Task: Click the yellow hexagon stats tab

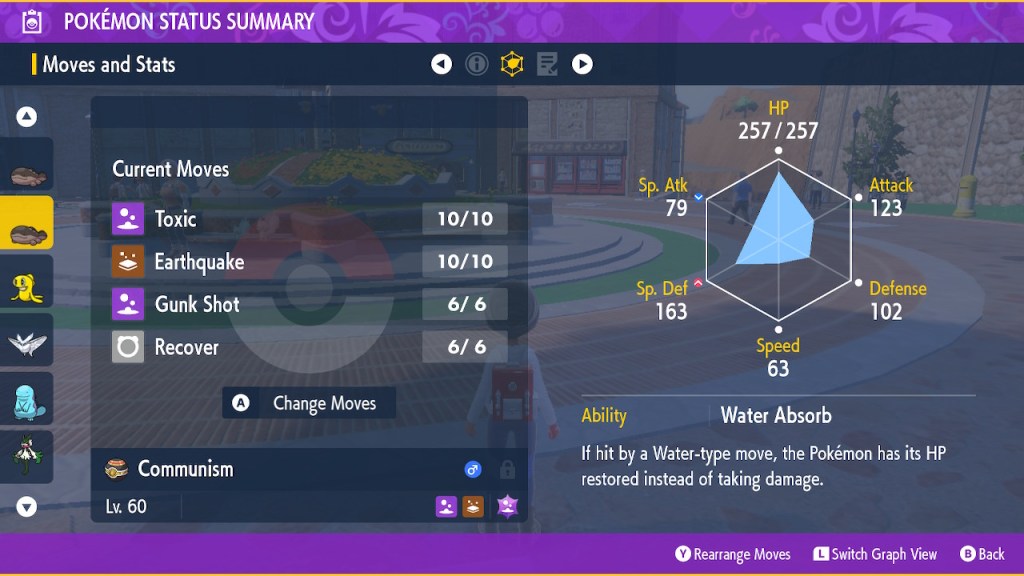Action: tap(512, 65)
